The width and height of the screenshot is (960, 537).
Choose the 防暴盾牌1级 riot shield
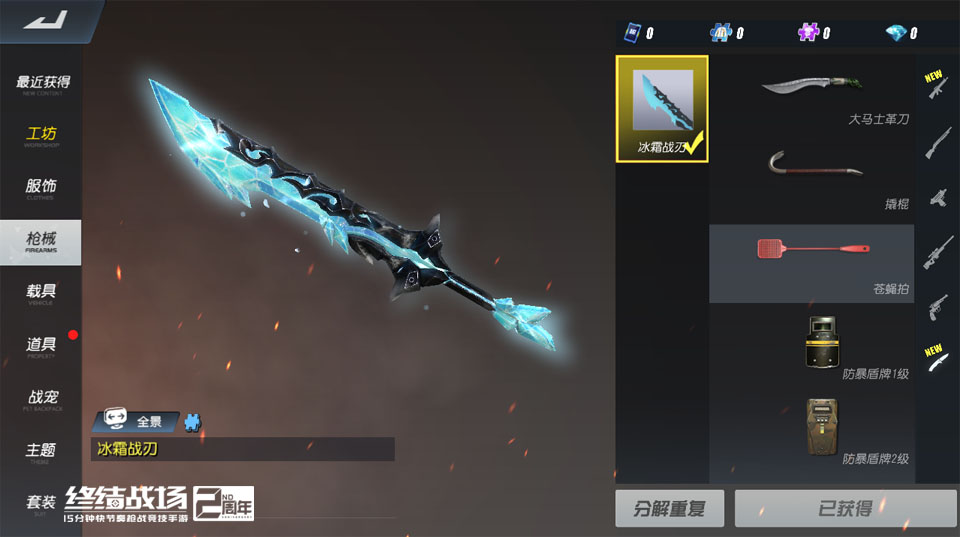pos(811,346)
